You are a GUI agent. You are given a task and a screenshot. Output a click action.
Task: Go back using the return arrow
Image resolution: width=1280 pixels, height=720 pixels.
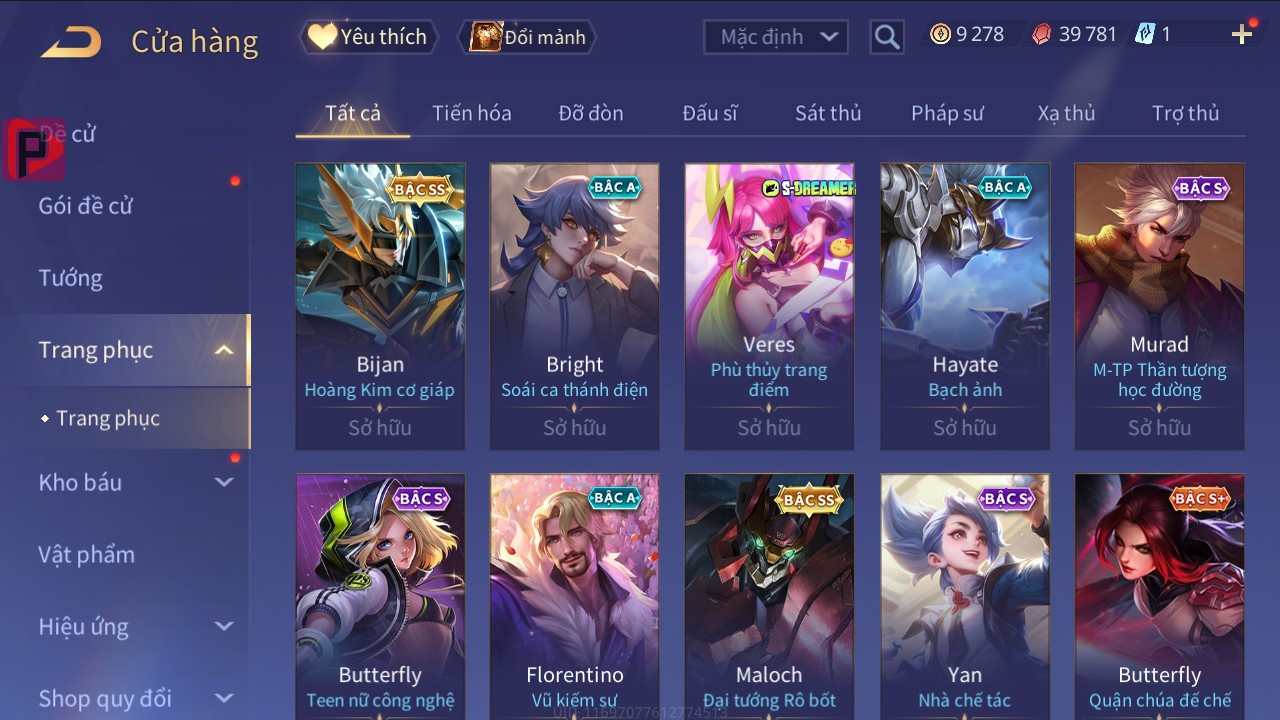point(71,42)
